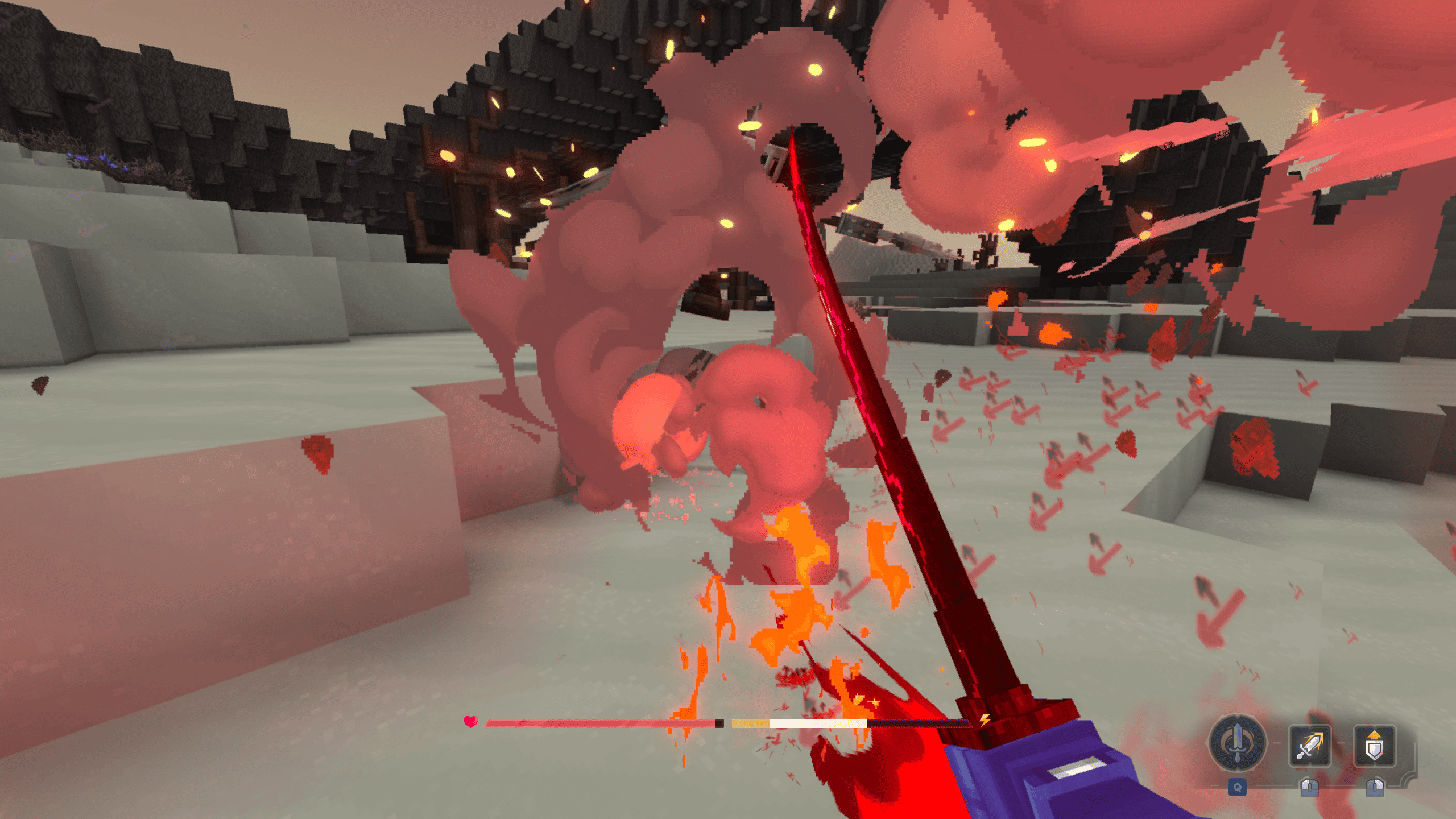Choose the shield guard ability icon
Screen dimensions: 1456x819
tap(1374, 746)
